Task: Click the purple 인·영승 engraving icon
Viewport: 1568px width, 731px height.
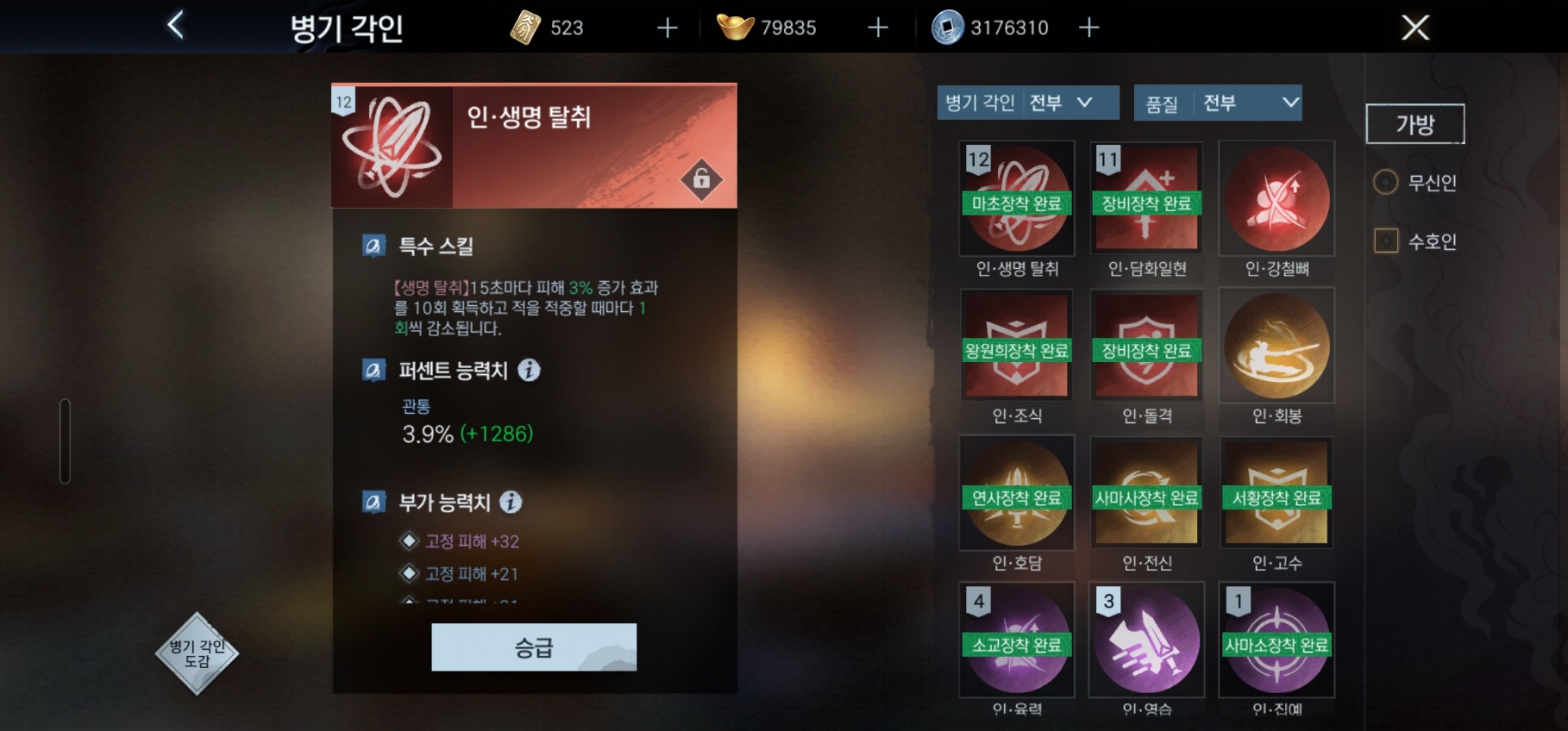Action: click(x=1147, y=640)
